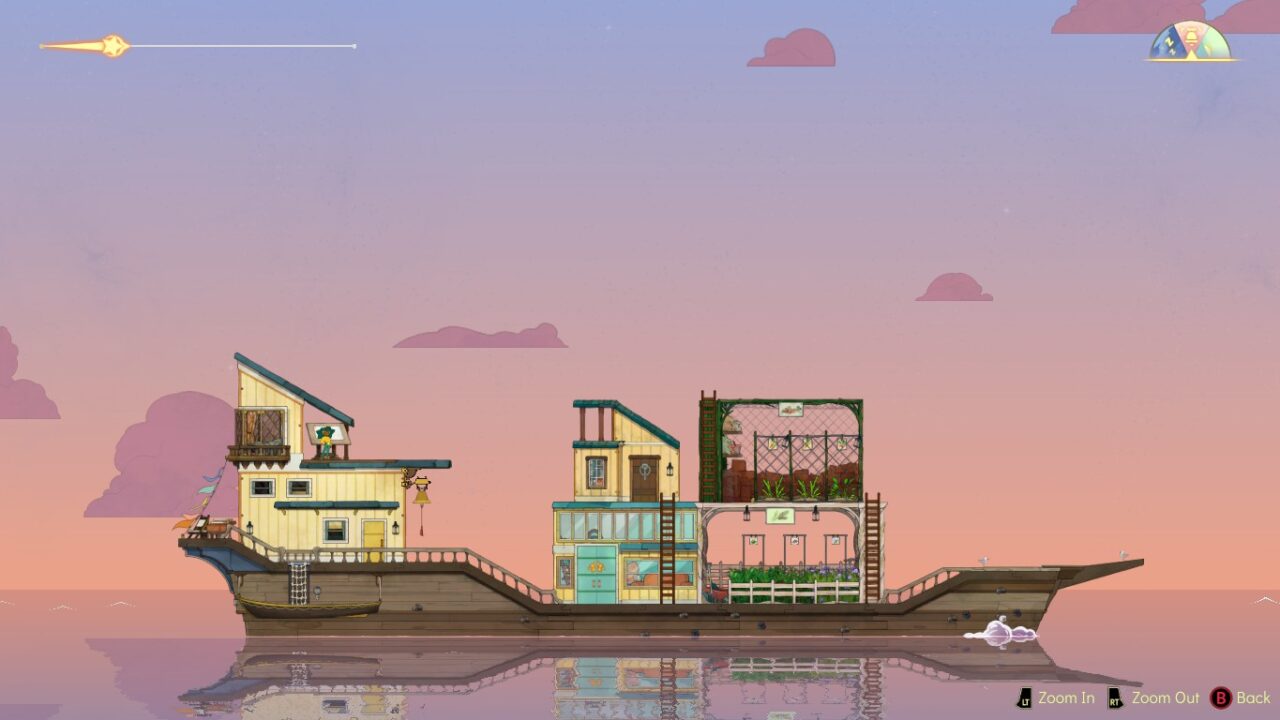Click the day-night clock dial icon
This screenshot has height=720, width=1280.
point(1190,43)
